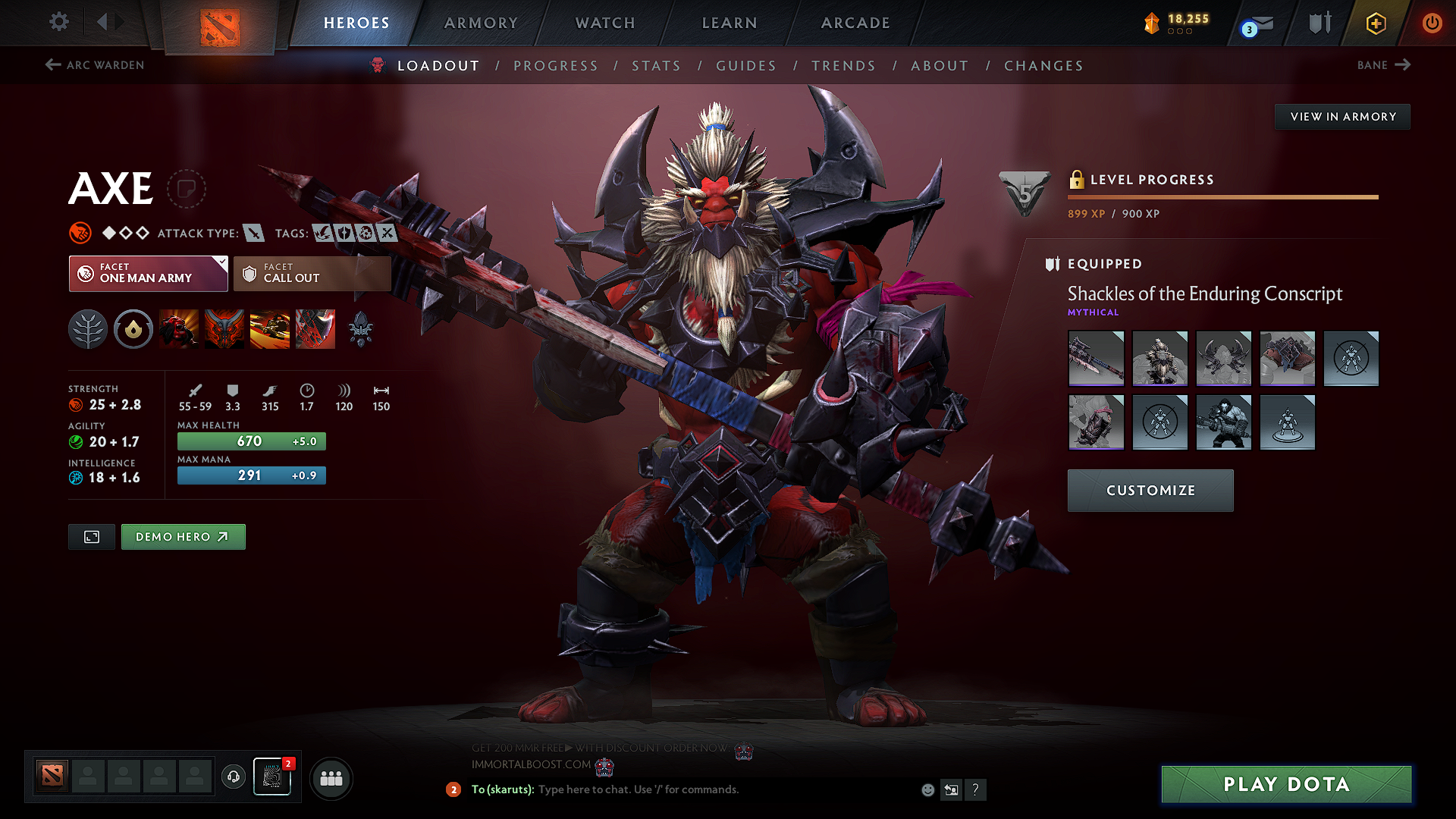Select the weapon thumbnail in Equipped set
Viewport: 1456px width, 819px height.
click(1096, 359)
